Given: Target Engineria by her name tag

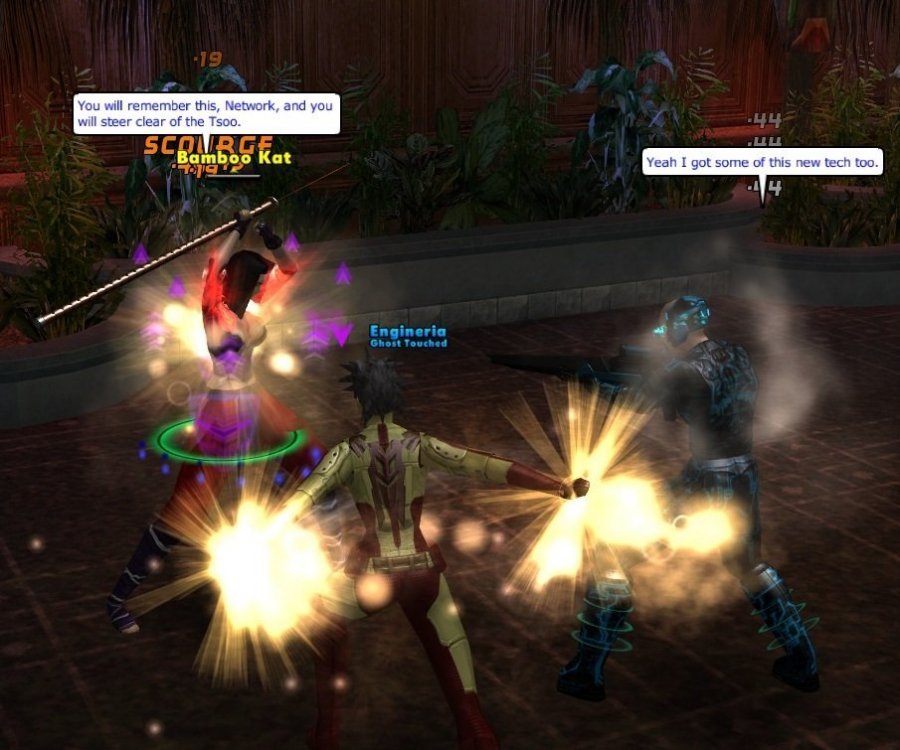Looking at the screenshot, I should pos(408,331).
